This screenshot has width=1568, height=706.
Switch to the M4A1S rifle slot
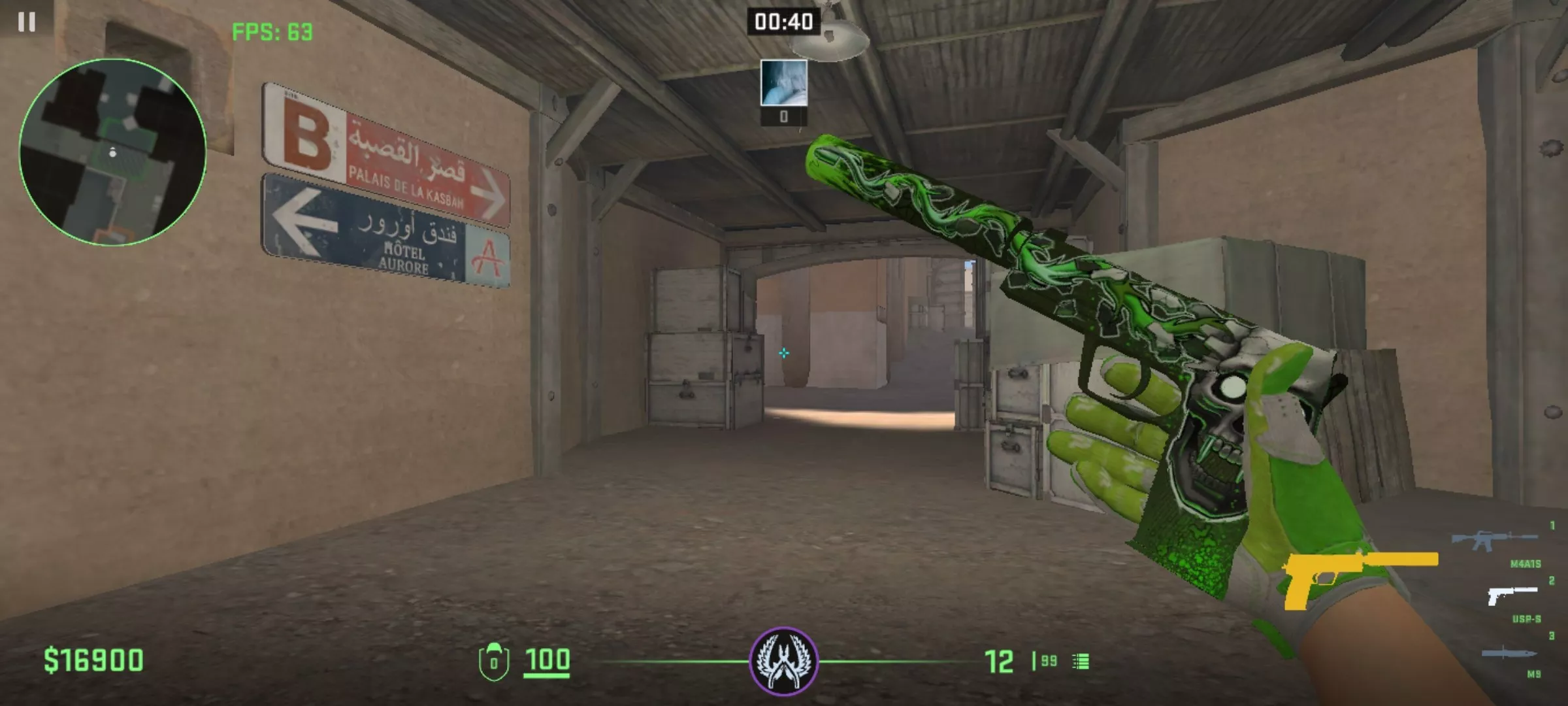[1494, 540]
